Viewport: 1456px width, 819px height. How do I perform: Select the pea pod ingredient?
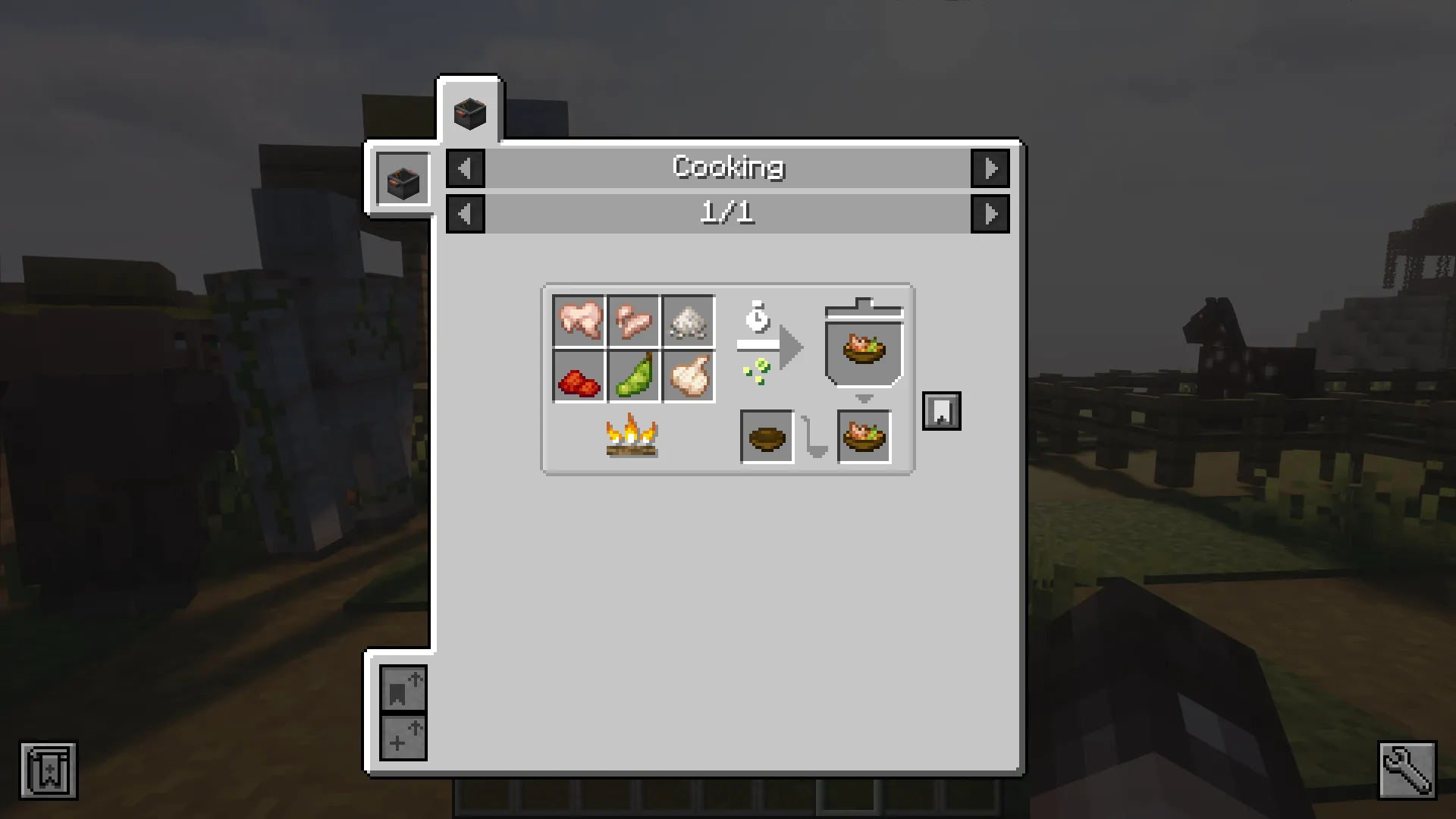click(633, 375)
